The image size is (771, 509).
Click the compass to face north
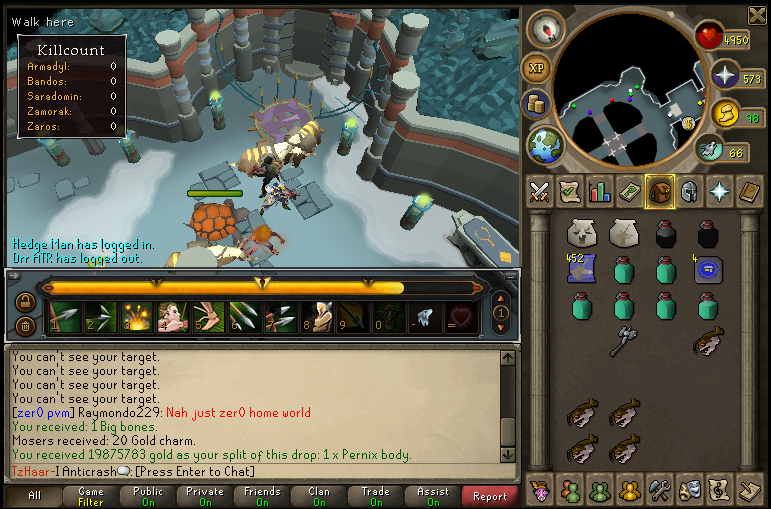[546, 29]
